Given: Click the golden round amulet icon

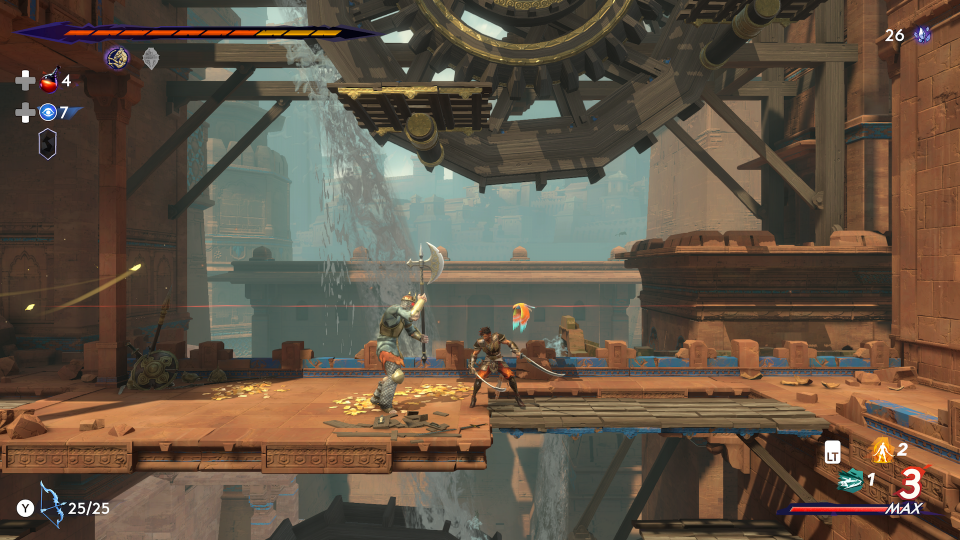Looking at the screenshot, I should pos(117,58).
